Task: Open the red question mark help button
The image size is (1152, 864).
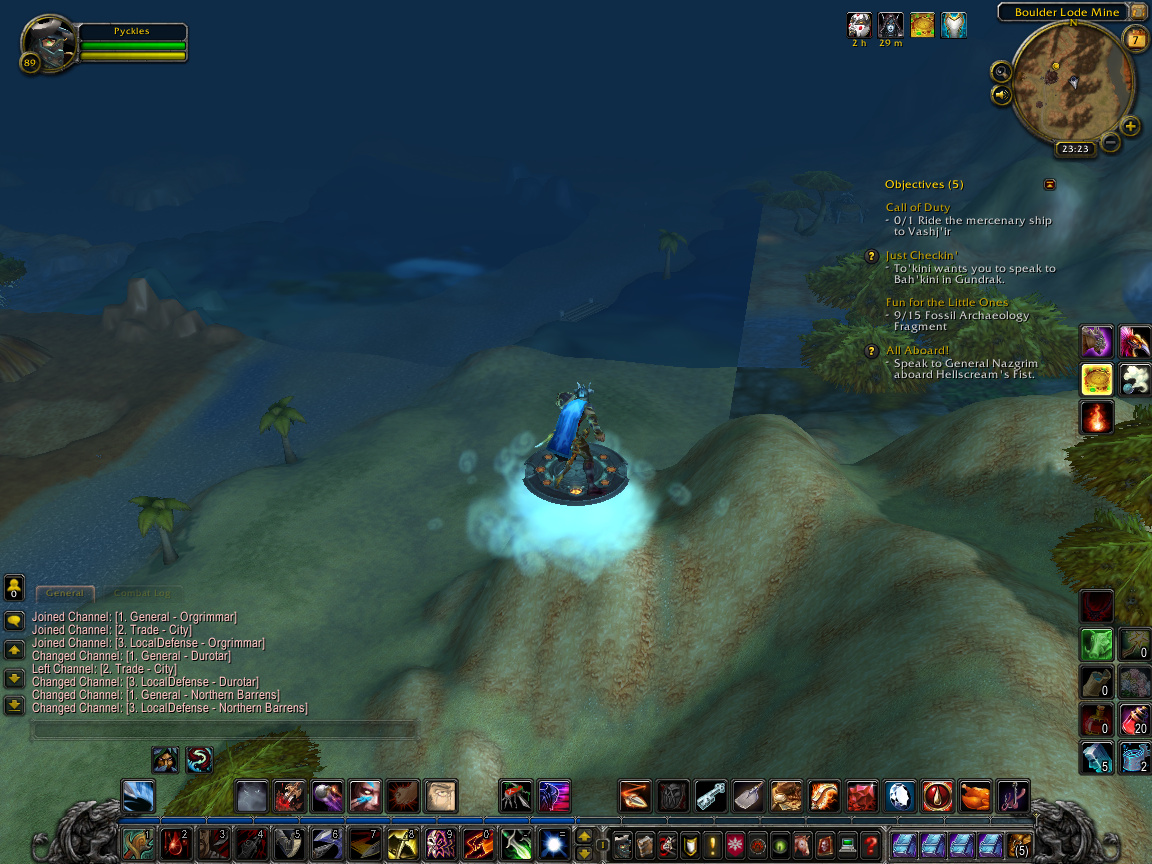Action: click(x=871, y=844)
